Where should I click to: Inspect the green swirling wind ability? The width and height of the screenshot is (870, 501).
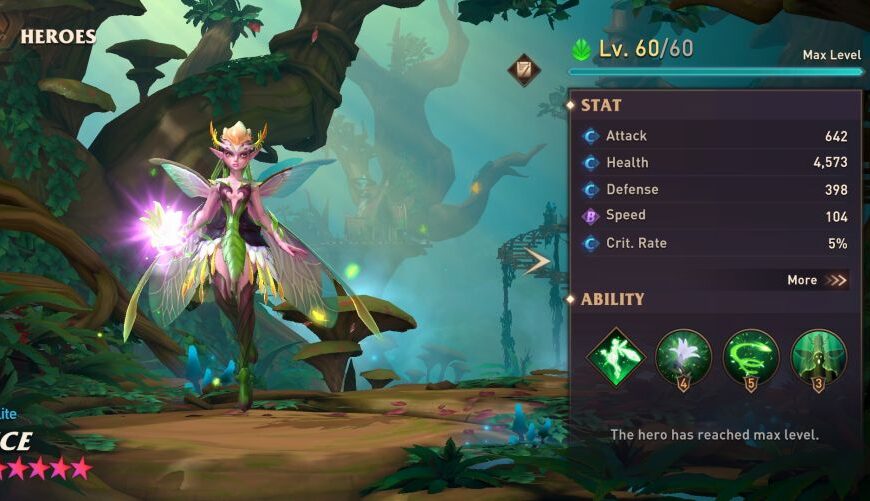tap(751, 357)
